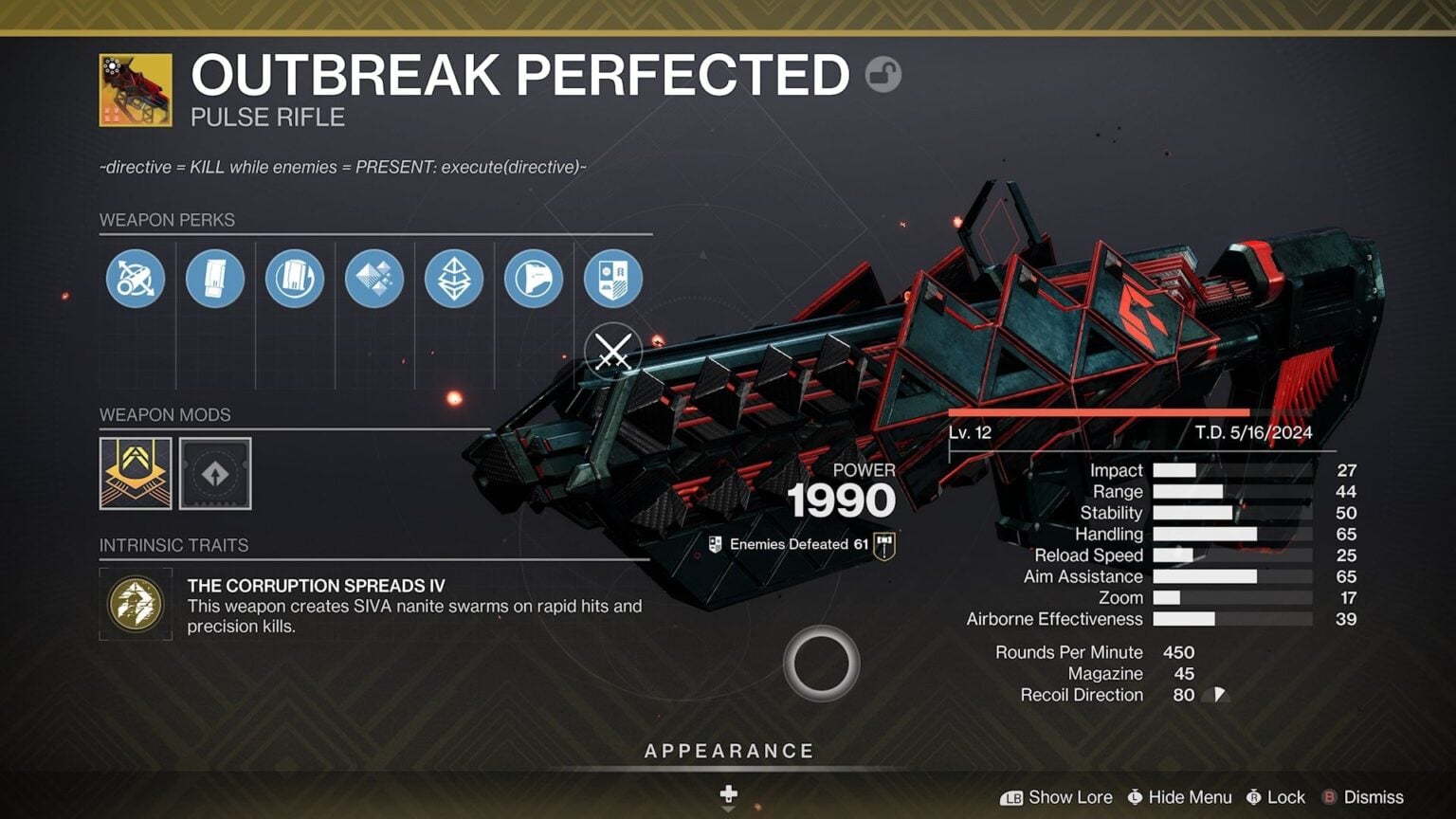
Task: Inspect the magazine perk icon
Action: point(214,278)
